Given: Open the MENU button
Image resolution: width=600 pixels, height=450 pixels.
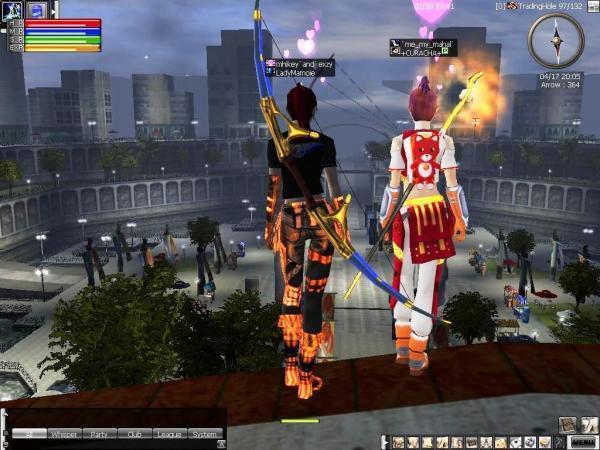Looking at the screenshot, I should 582,442.
